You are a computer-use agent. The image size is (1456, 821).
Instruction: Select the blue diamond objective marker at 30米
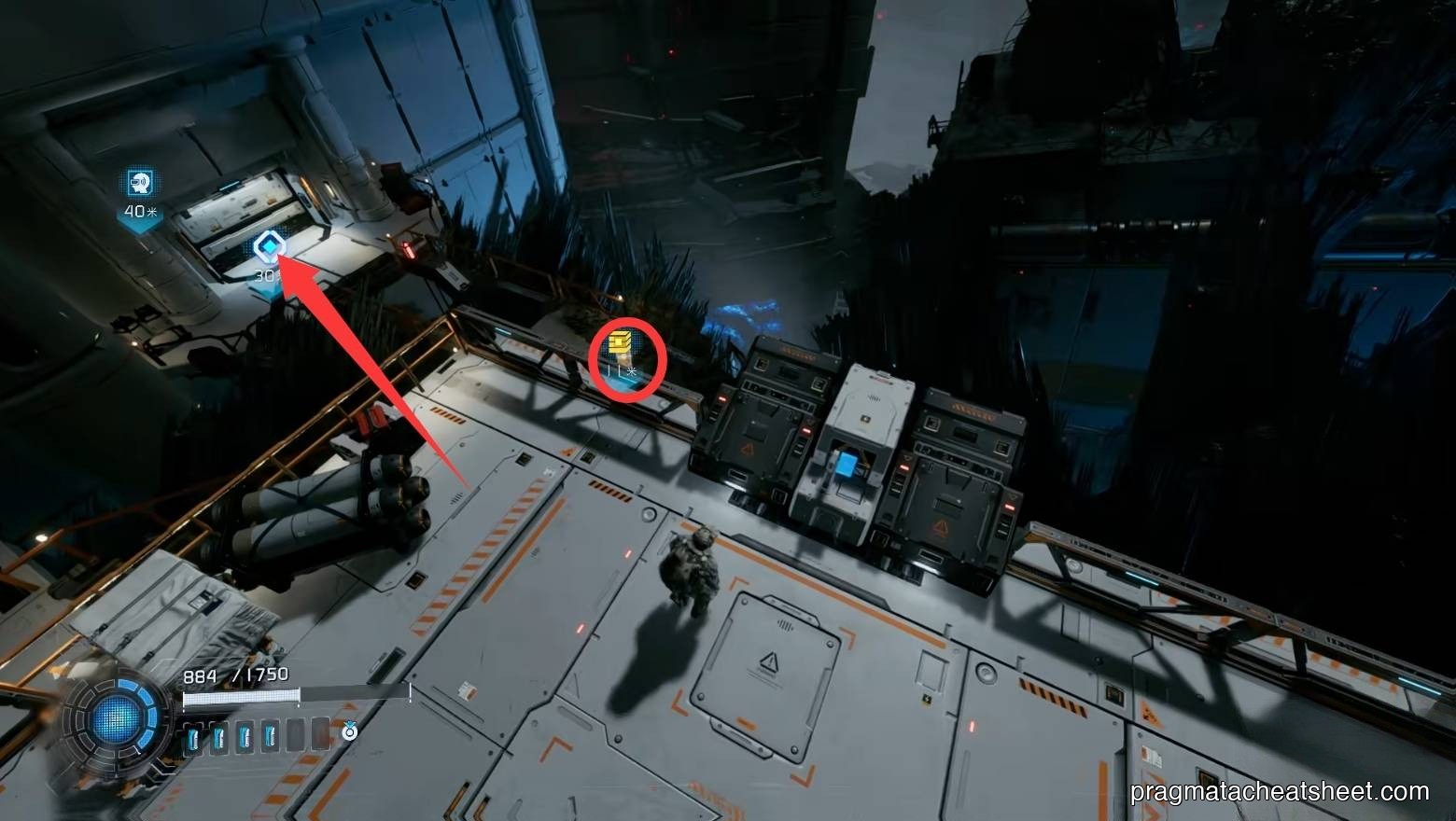coord(269,244)
